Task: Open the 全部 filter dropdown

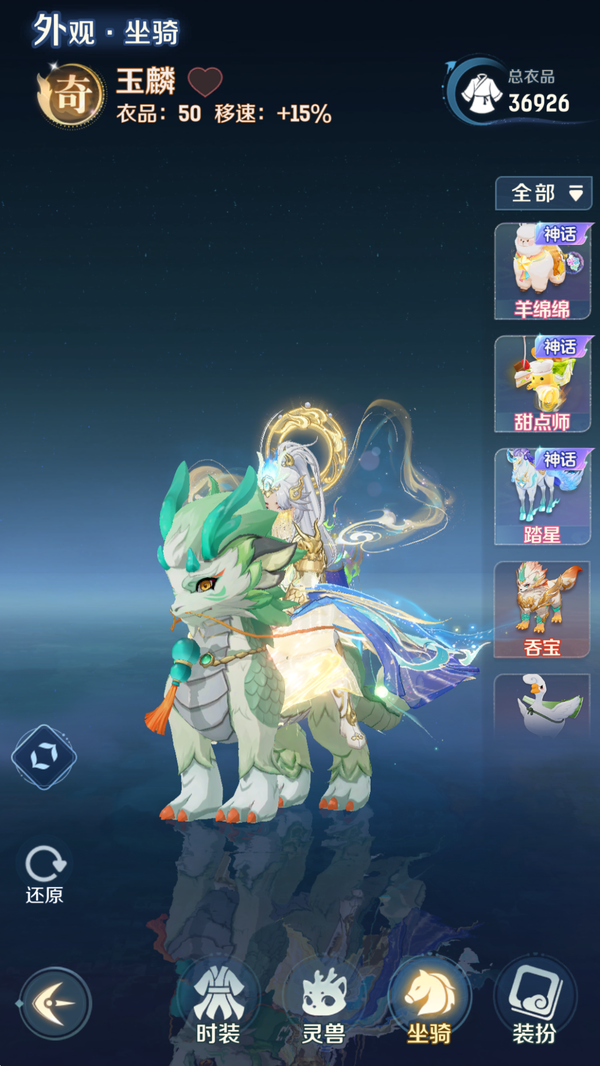Action: click(x=543, y=193)
